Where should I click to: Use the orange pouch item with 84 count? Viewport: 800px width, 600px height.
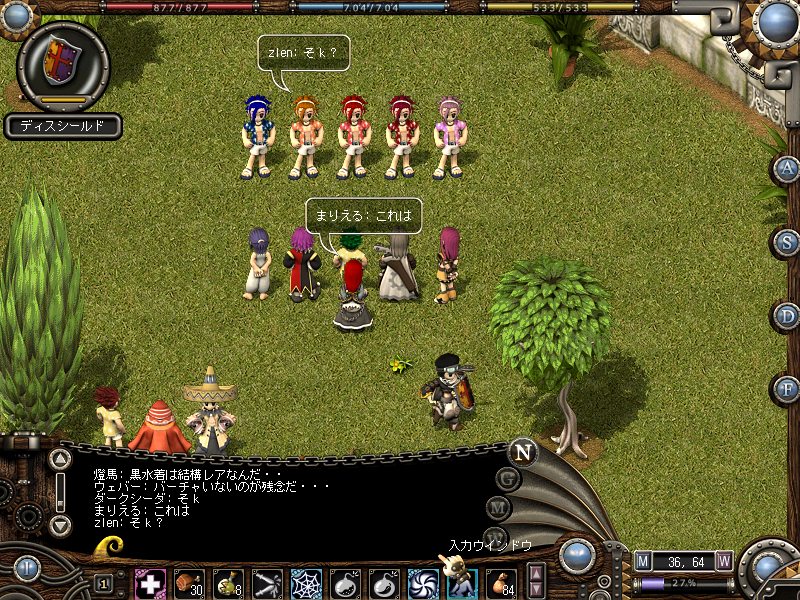[x=501, y=583]
